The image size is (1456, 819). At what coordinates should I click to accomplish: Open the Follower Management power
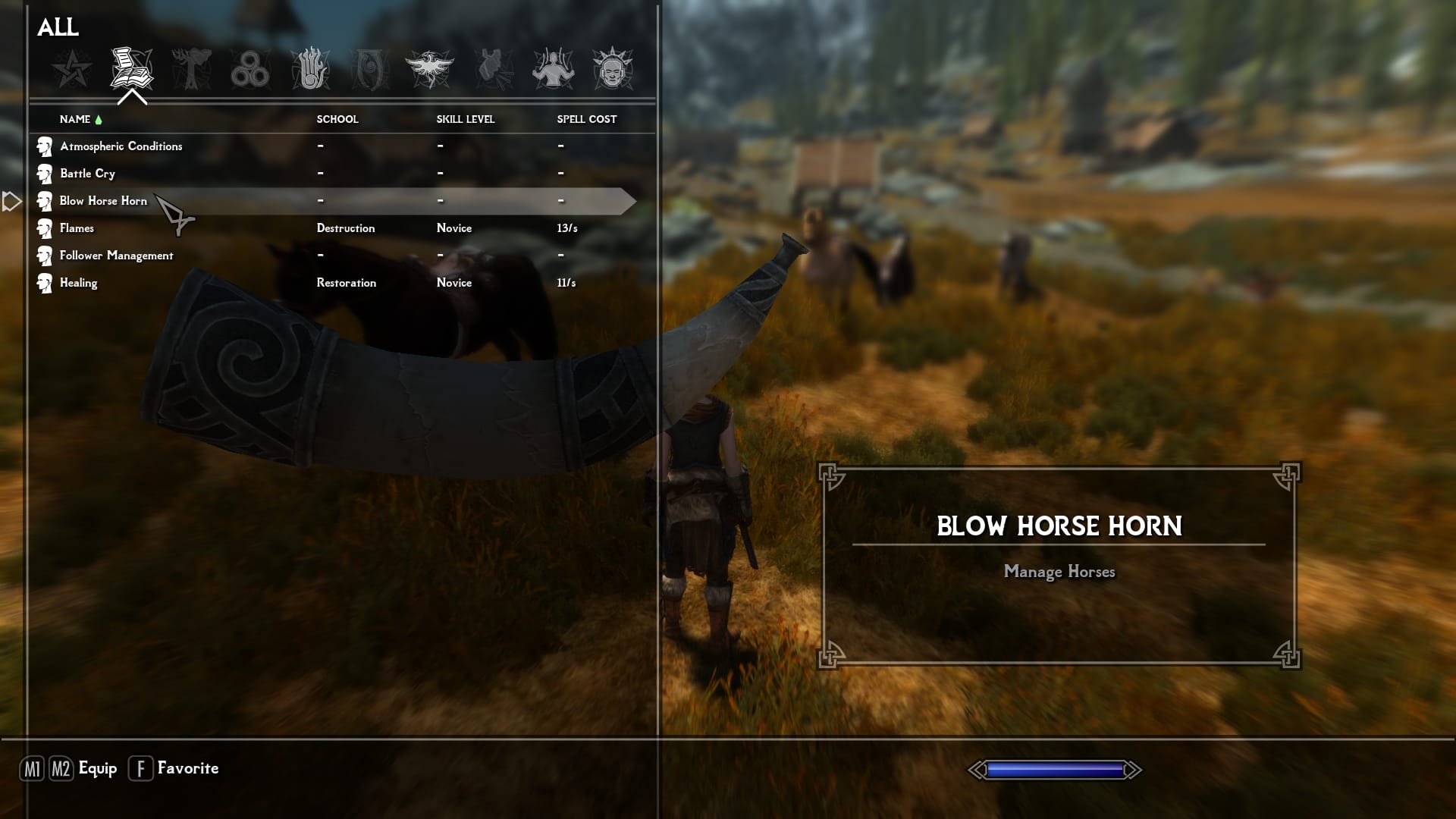pos(116,256)
